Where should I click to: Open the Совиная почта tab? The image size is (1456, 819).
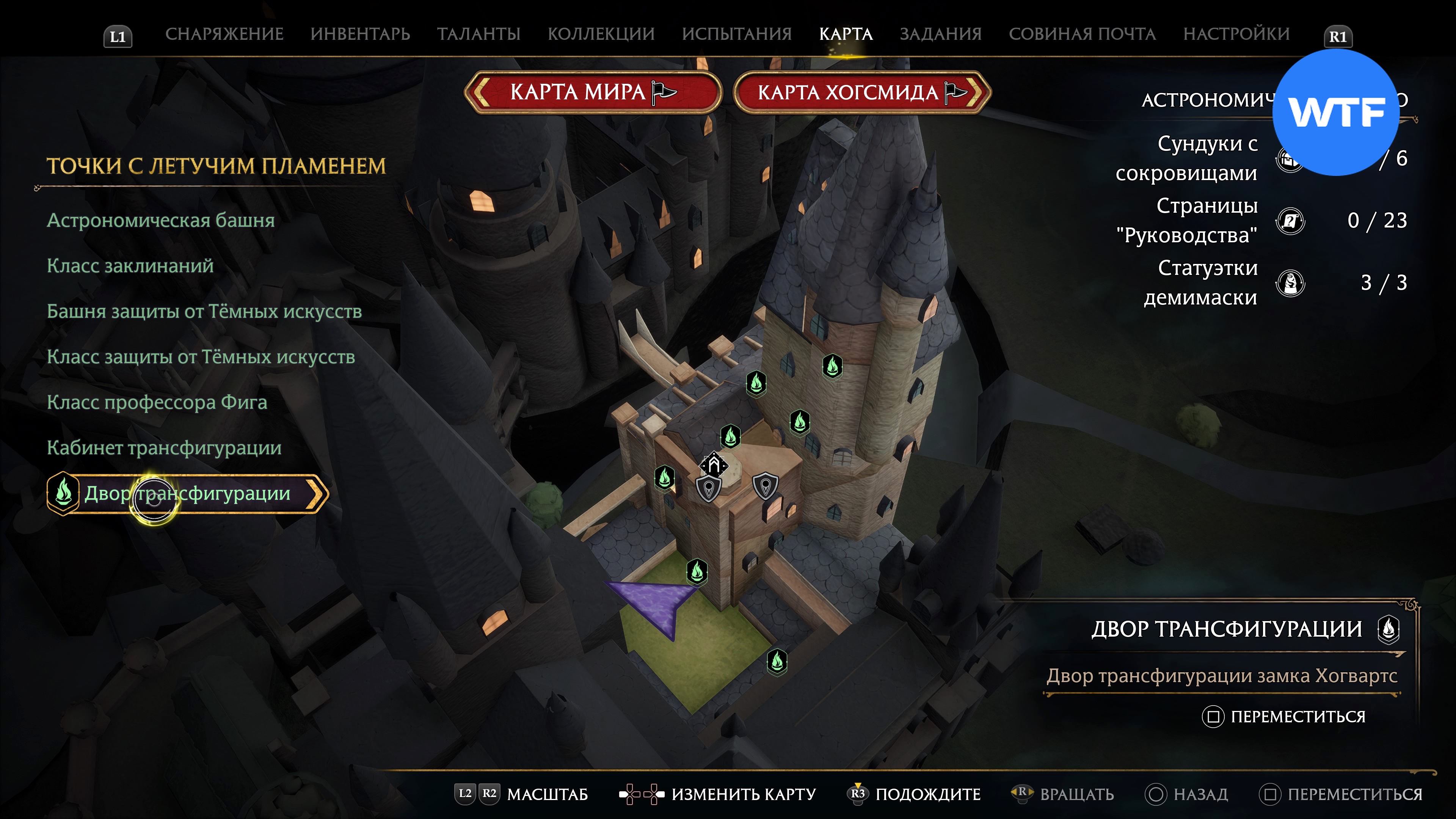pyautogui.click(x=1082, y=34)
